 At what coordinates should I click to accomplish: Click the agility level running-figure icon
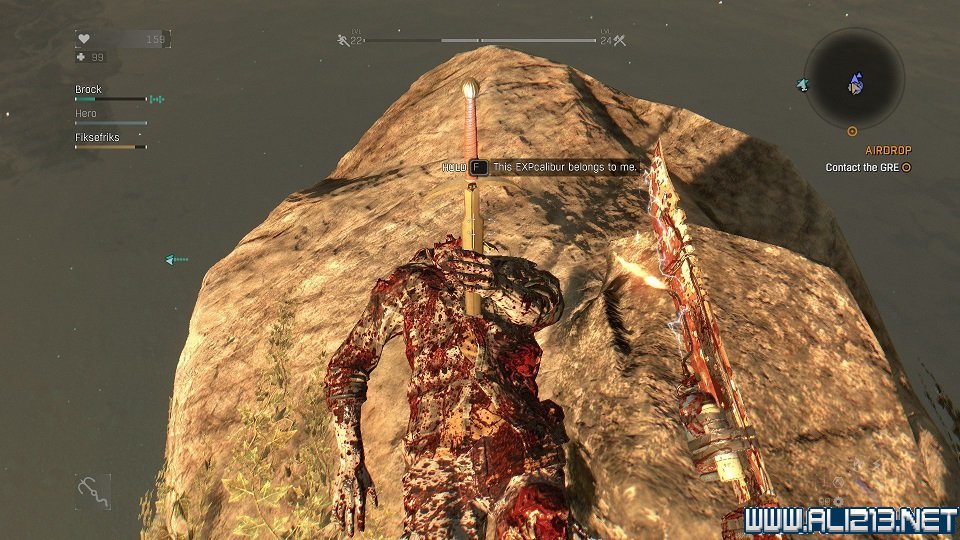tap(343, 40)
